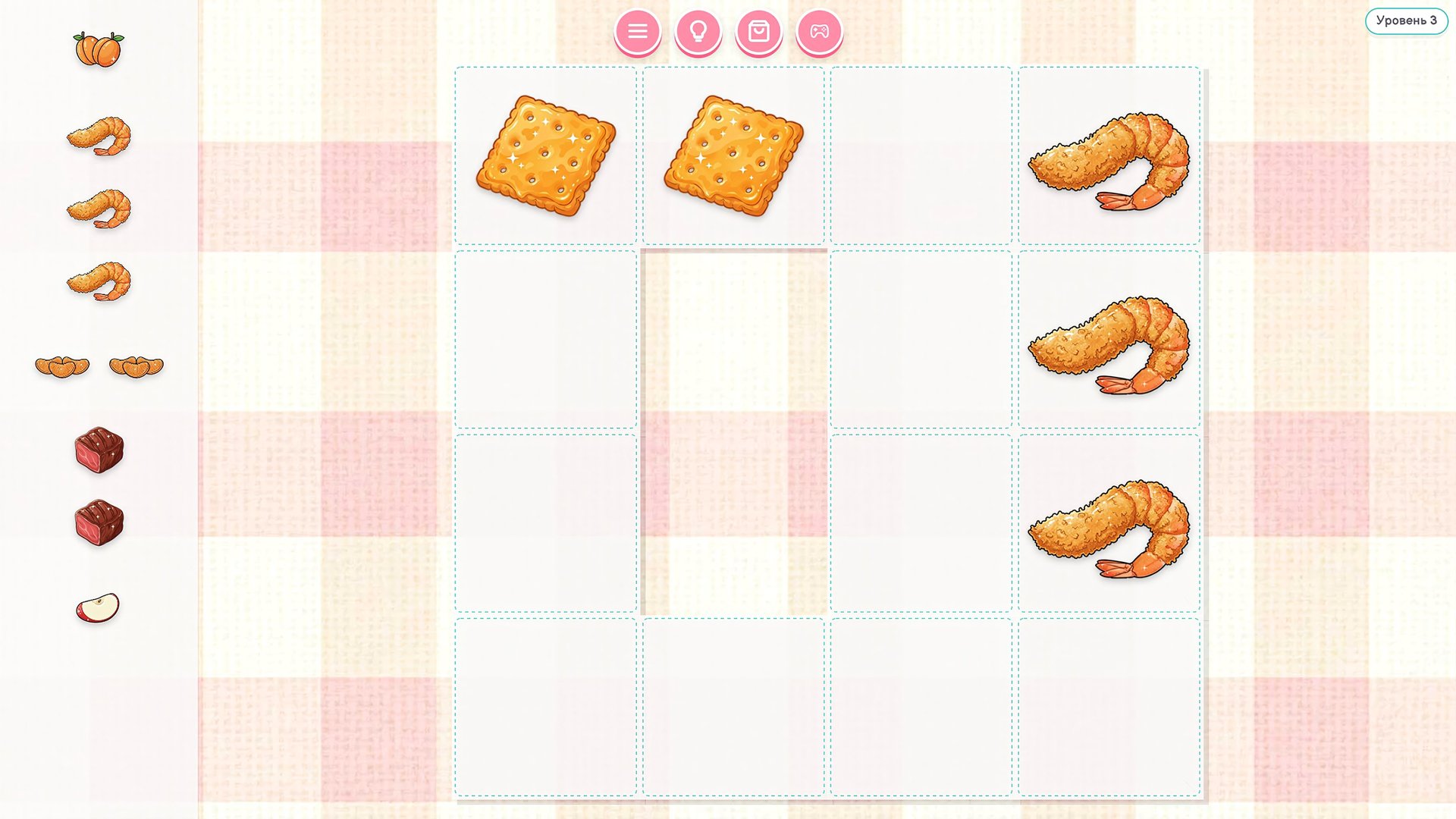Click the empty cell beside the crackers
This screenshot has height=819, width=1456.
(x=922, y=155)
